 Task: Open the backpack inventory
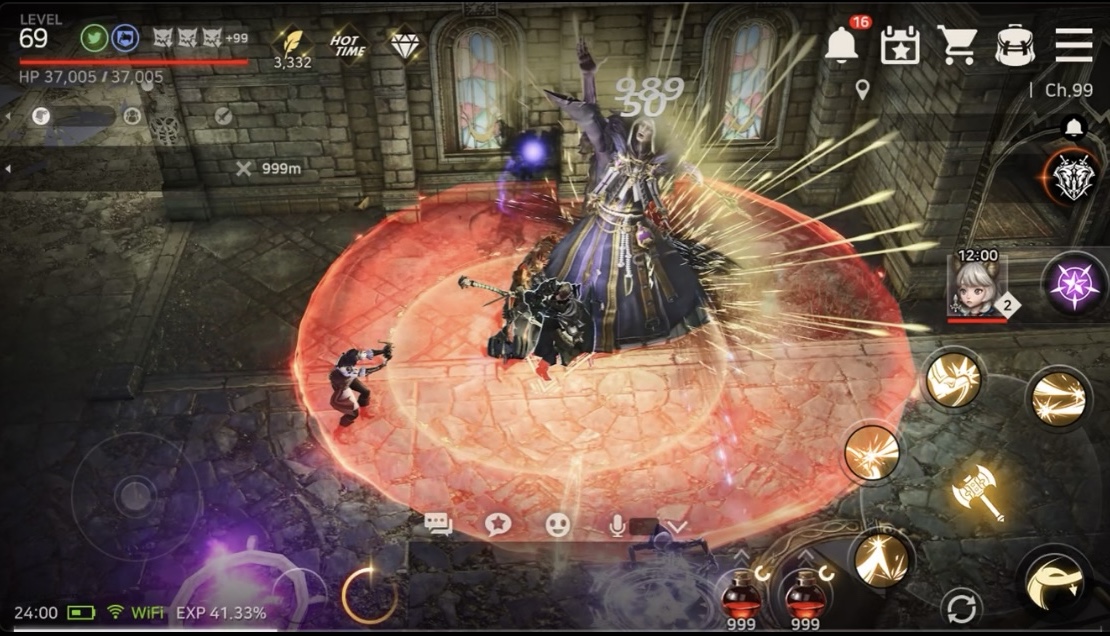(1015, 46)
